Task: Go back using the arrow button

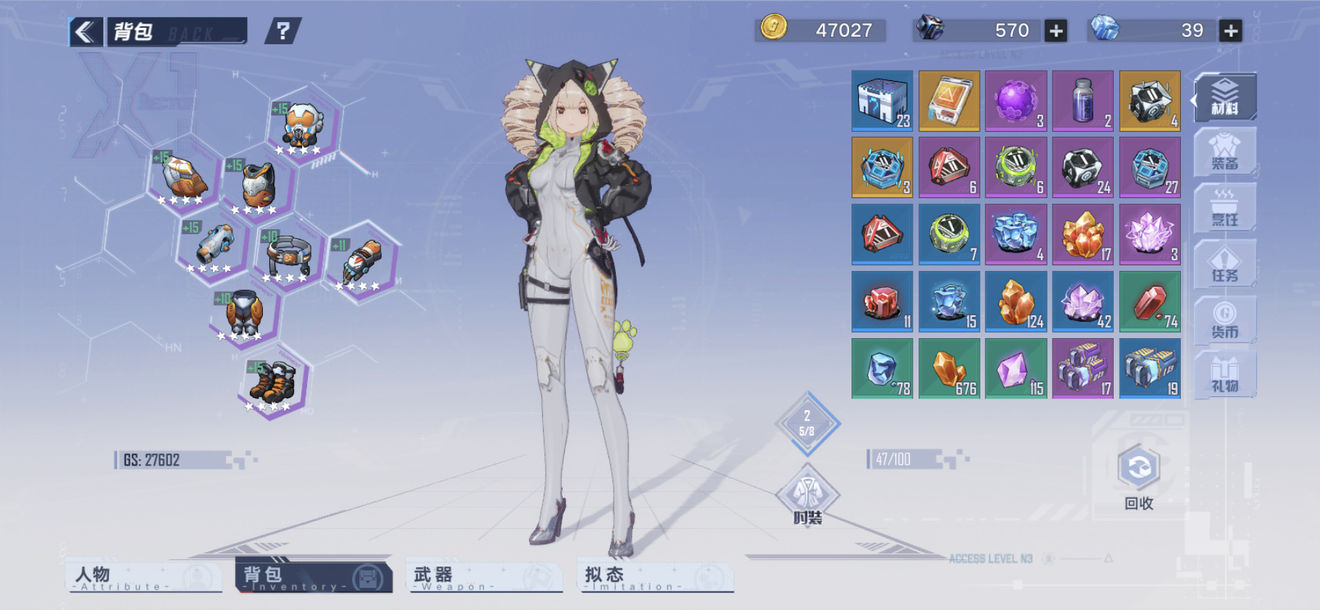Action: [86, 32]
